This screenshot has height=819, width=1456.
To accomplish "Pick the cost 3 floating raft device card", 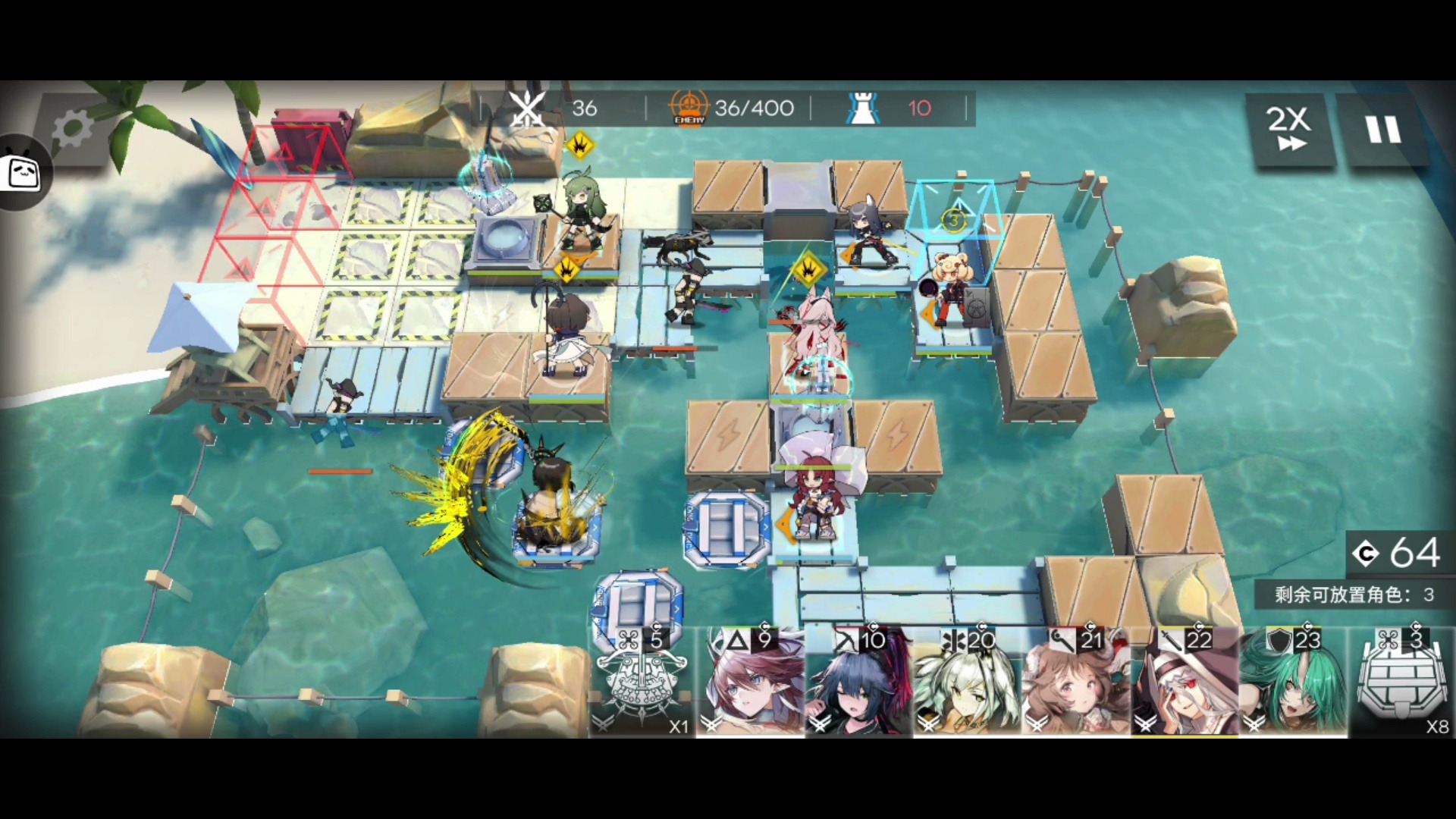I will [1401, 682].
